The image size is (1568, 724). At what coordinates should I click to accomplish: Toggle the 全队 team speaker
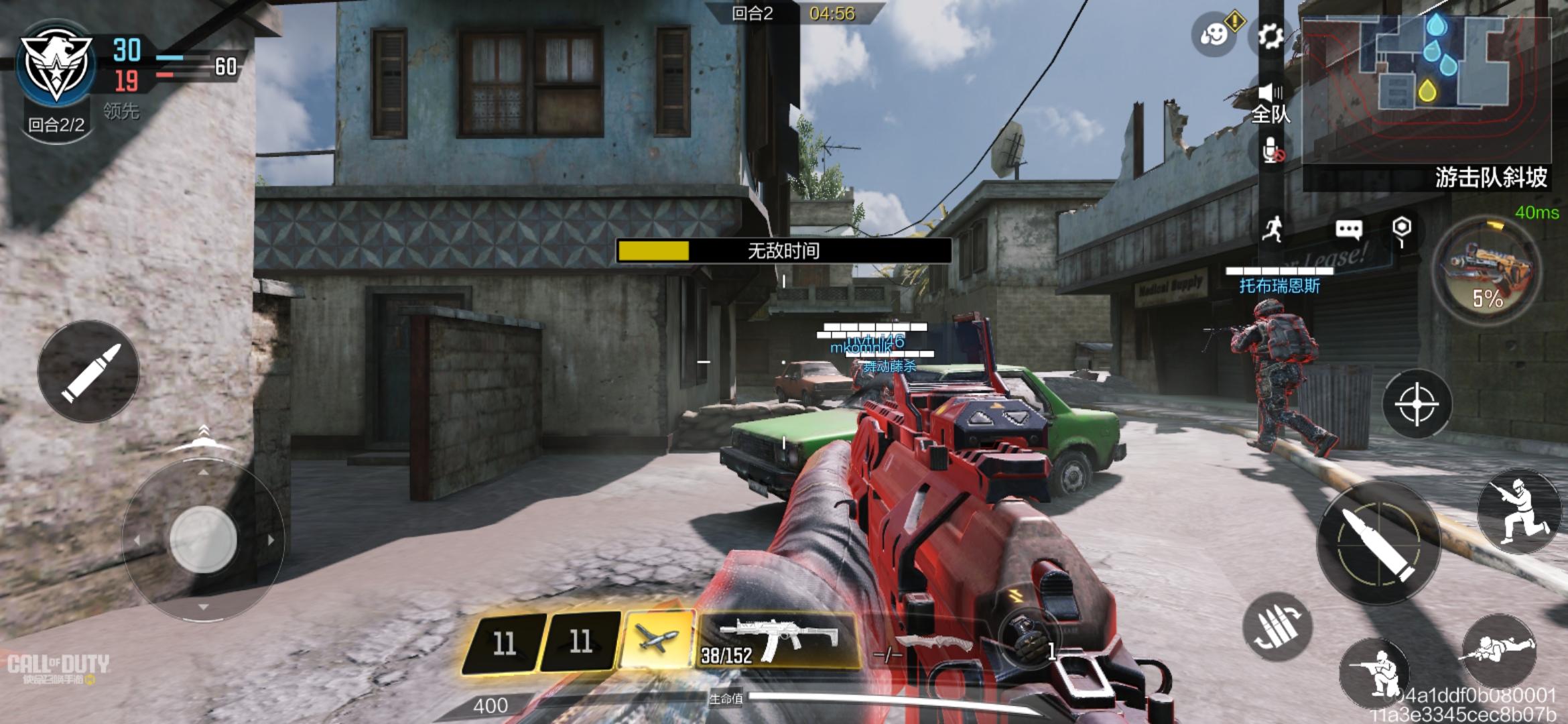tap(1270, 103)
